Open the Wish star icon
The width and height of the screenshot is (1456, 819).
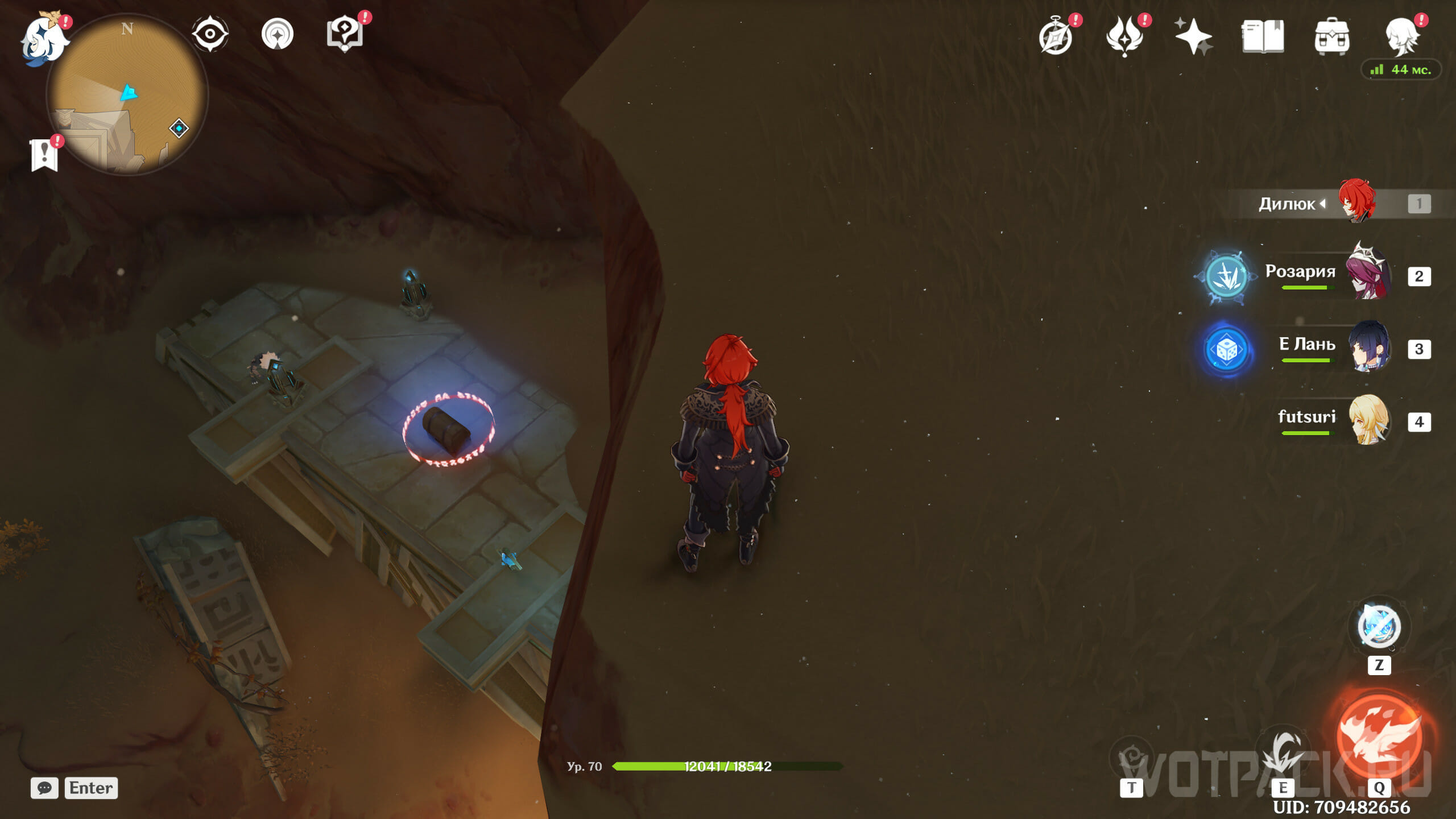1193,36
